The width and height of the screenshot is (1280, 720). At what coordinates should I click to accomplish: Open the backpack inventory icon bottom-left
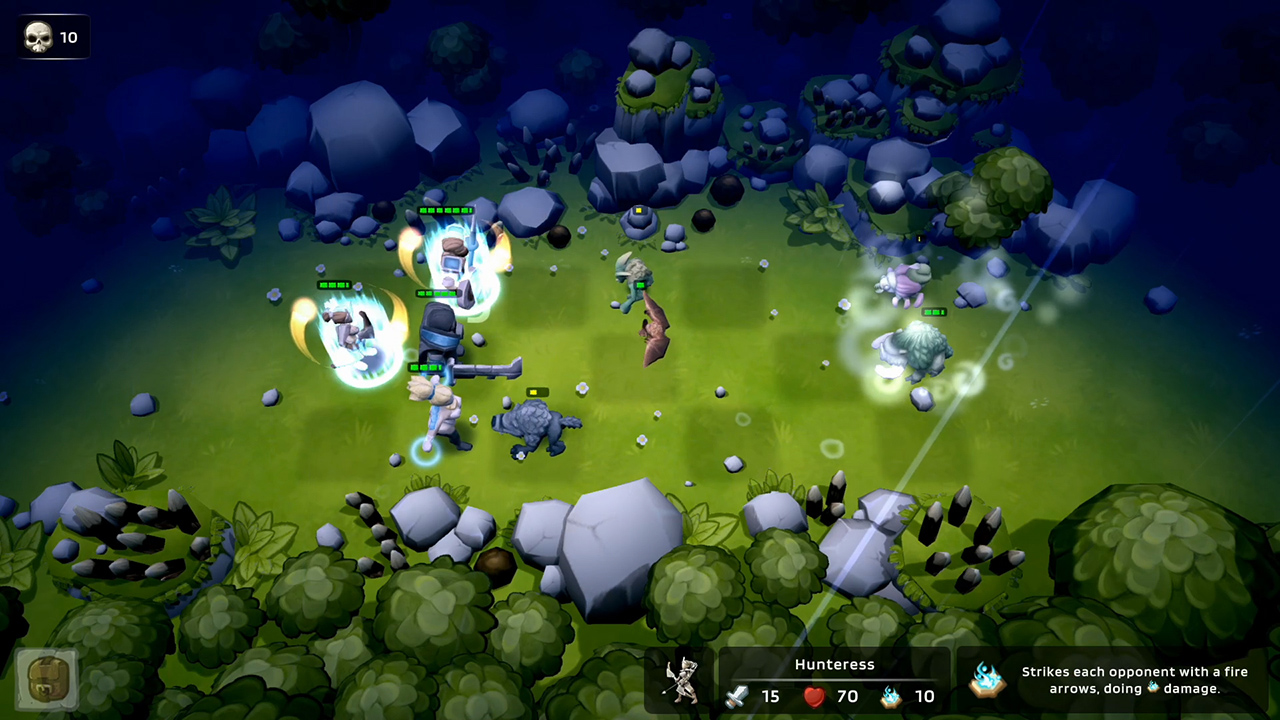pos(45,678)
